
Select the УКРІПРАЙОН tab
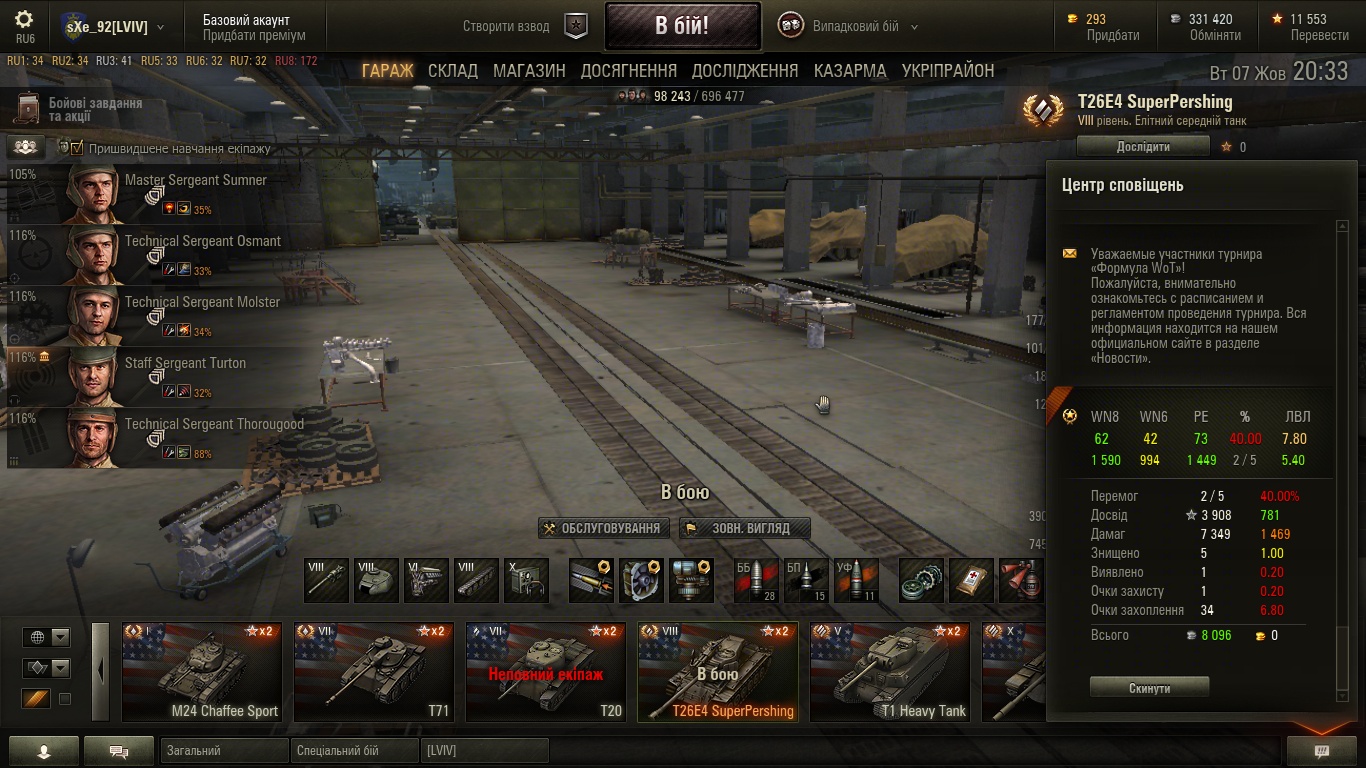pos(948,71)
